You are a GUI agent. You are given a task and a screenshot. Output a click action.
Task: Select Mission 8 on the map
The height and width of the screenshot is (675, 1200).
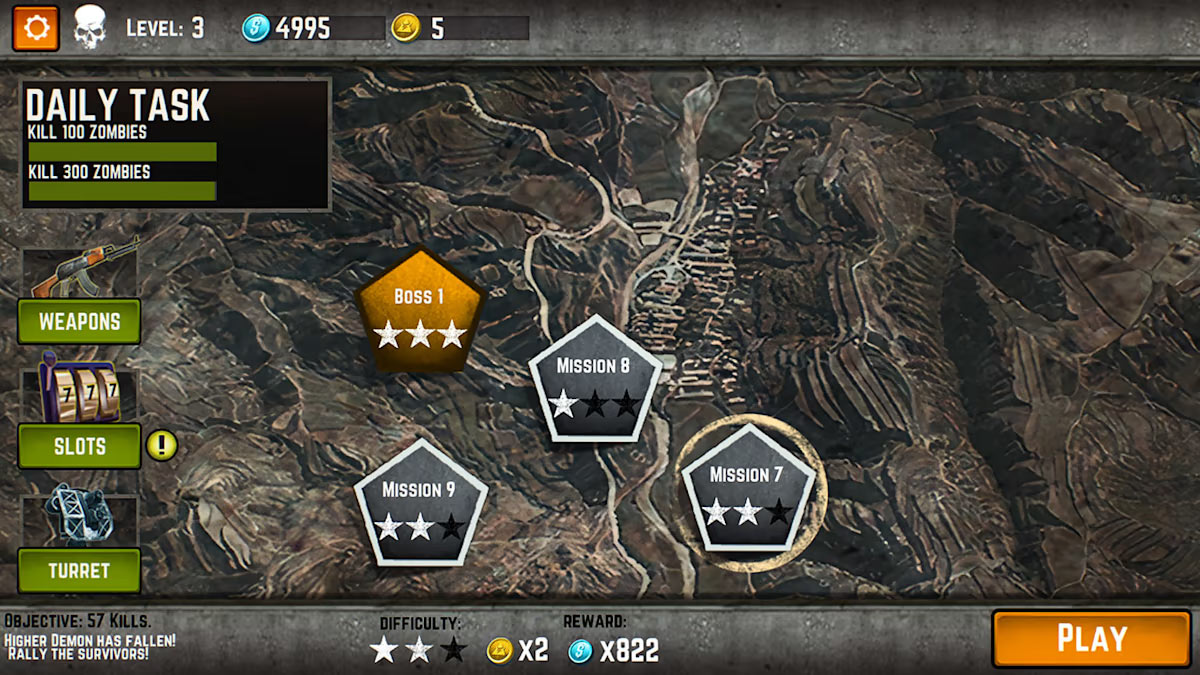pyautogui.click(x=595, y=380)
